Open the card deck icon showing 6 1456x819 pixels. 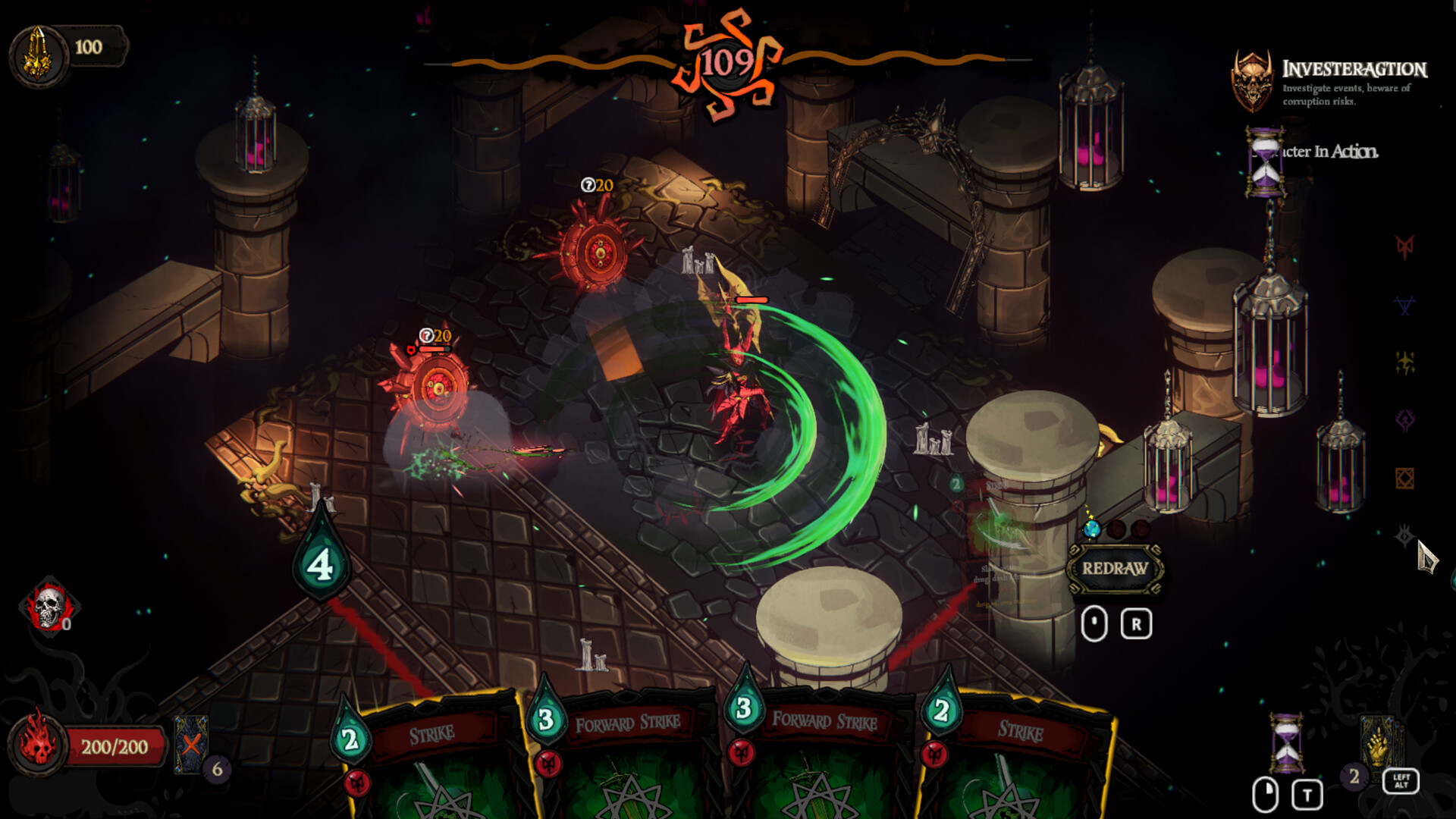[192, 745]
